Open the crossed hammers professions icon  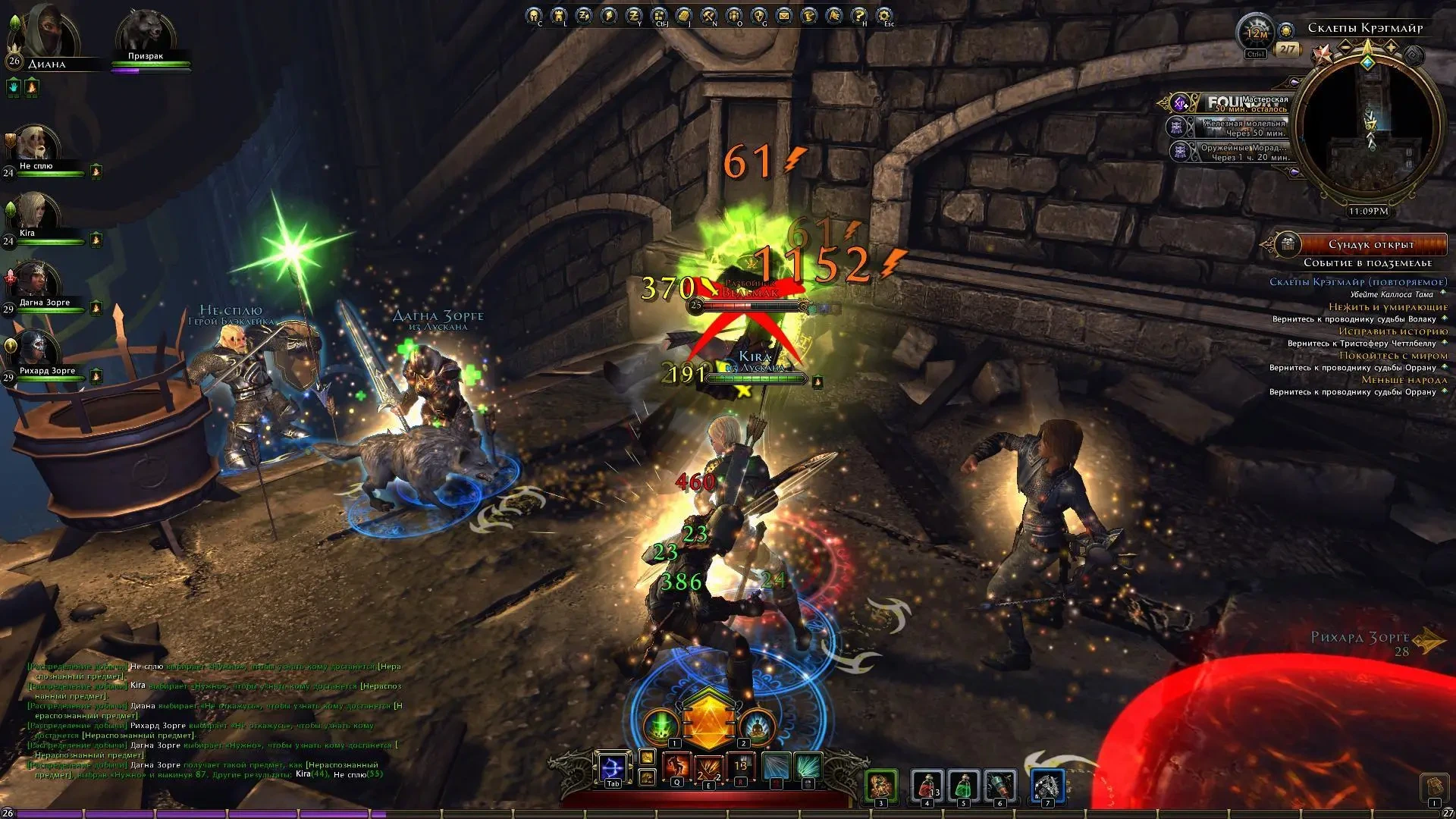coord(709,15)
